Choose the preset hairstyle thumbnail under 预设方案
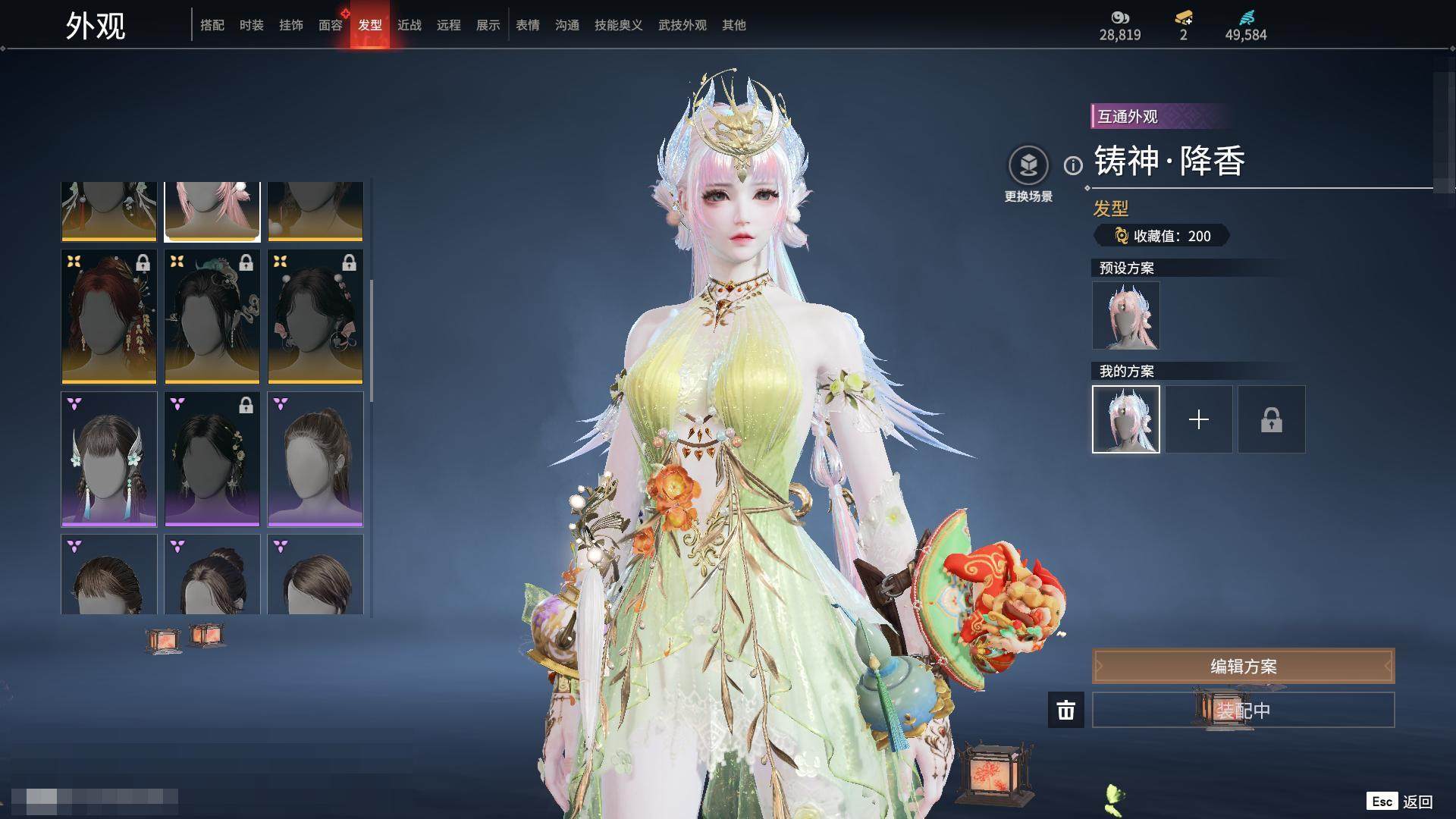This screenshot has height=819, width=1456. point(1126,315)
